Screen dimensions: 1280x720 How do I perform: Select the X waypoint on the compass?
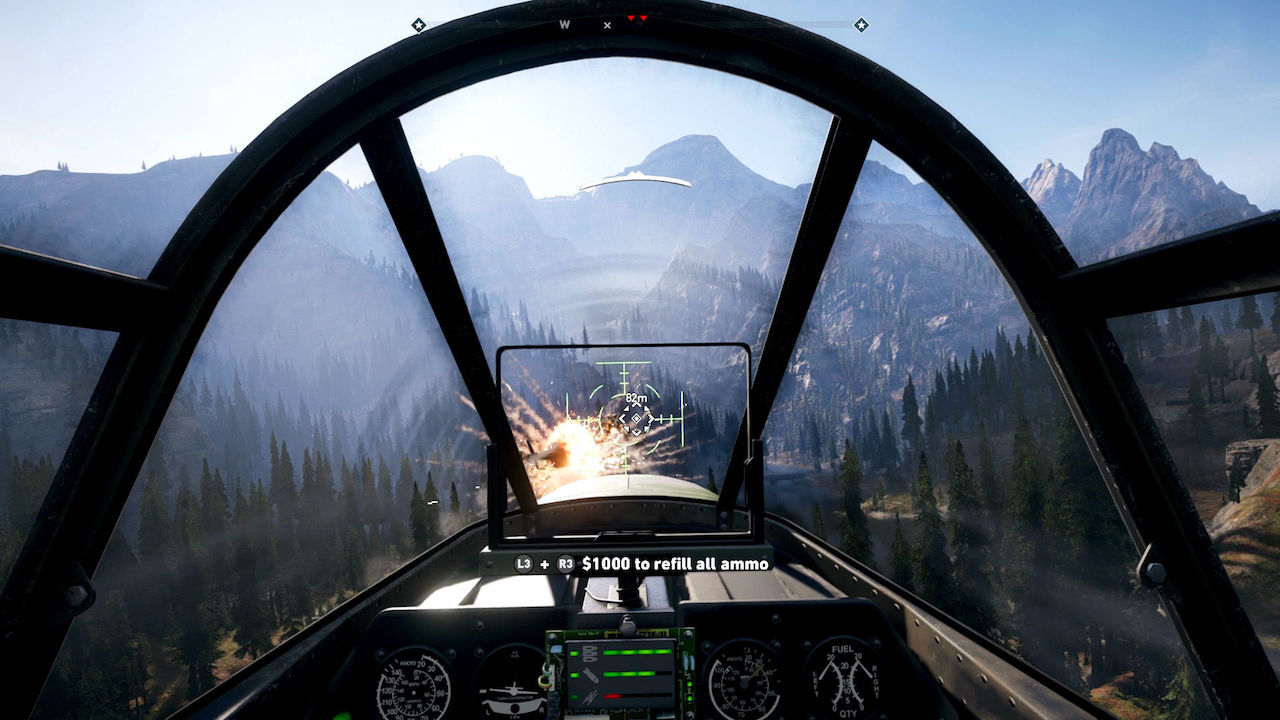tap(607, 25)
